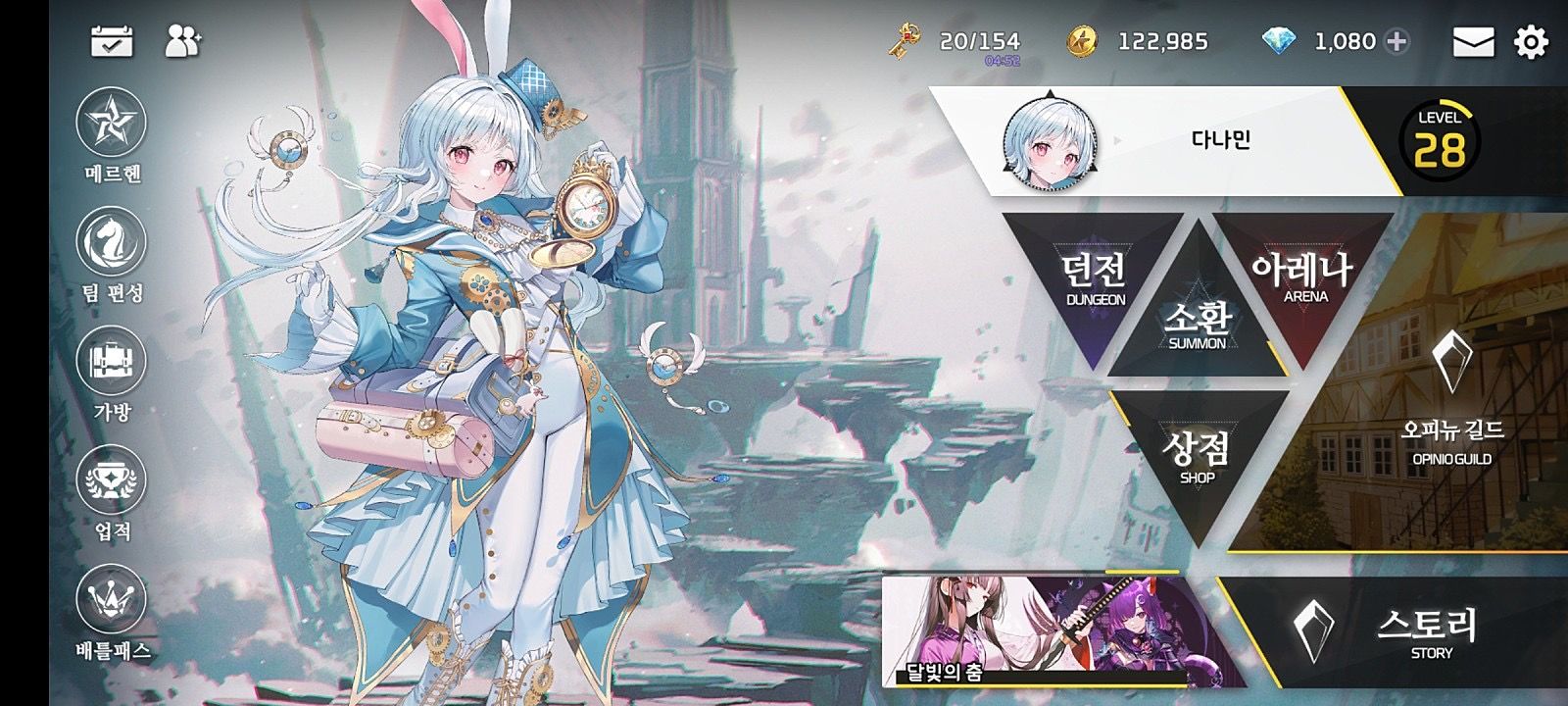1568x706 pixels.
Task: Open the calendar check-in icon
Action: coord(112,41)
